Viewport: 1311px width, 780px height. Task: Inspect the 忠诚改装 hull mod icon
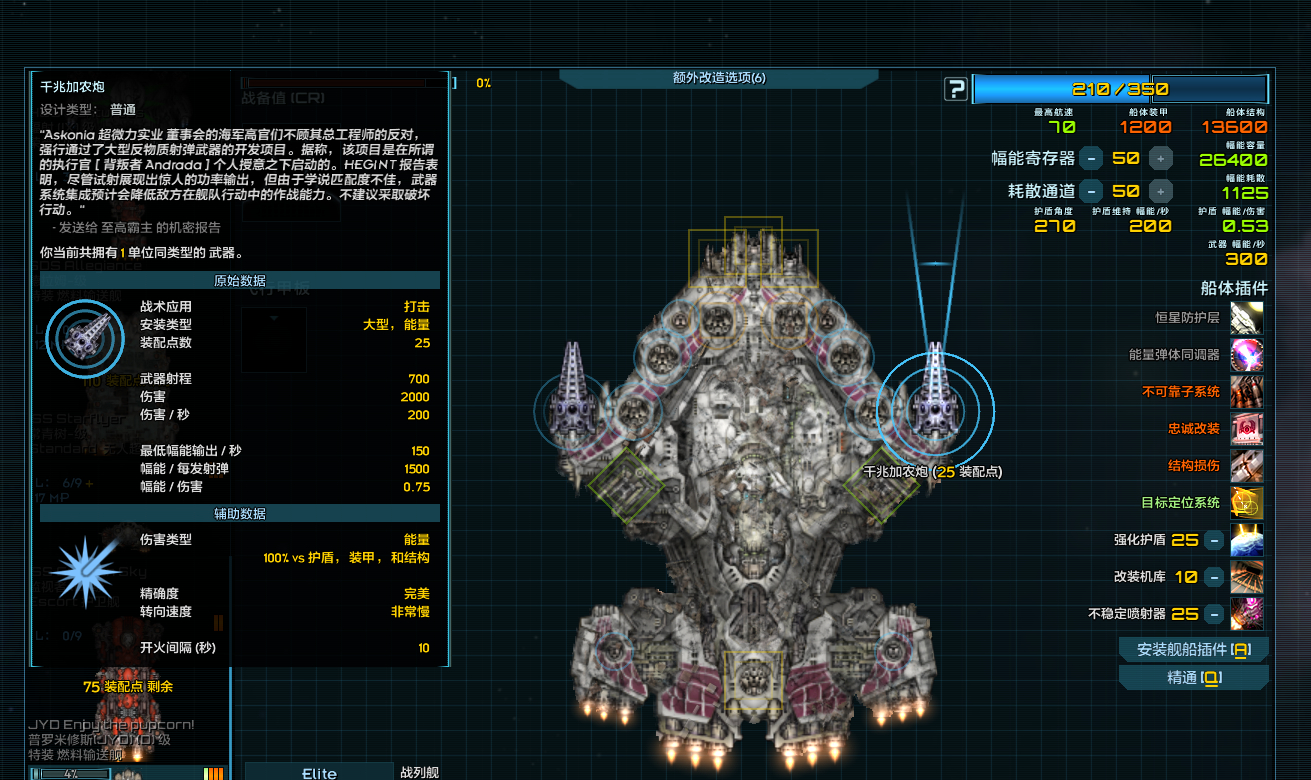1246,428
